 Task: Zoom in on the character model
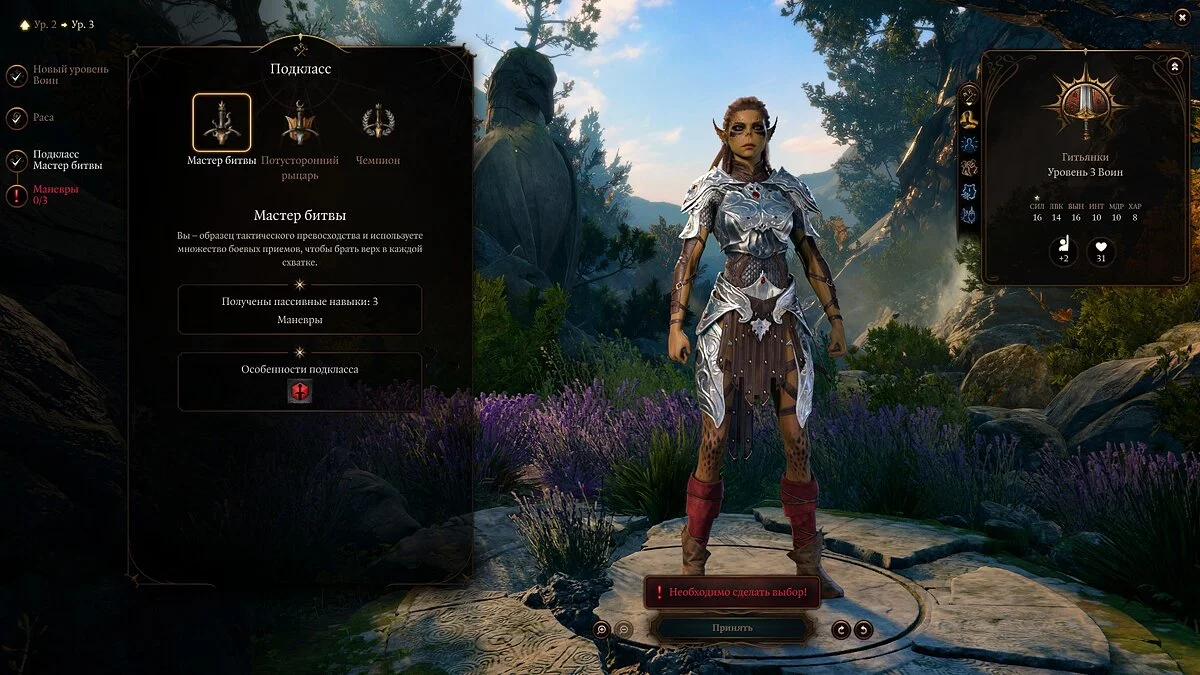tap(601, 629)
